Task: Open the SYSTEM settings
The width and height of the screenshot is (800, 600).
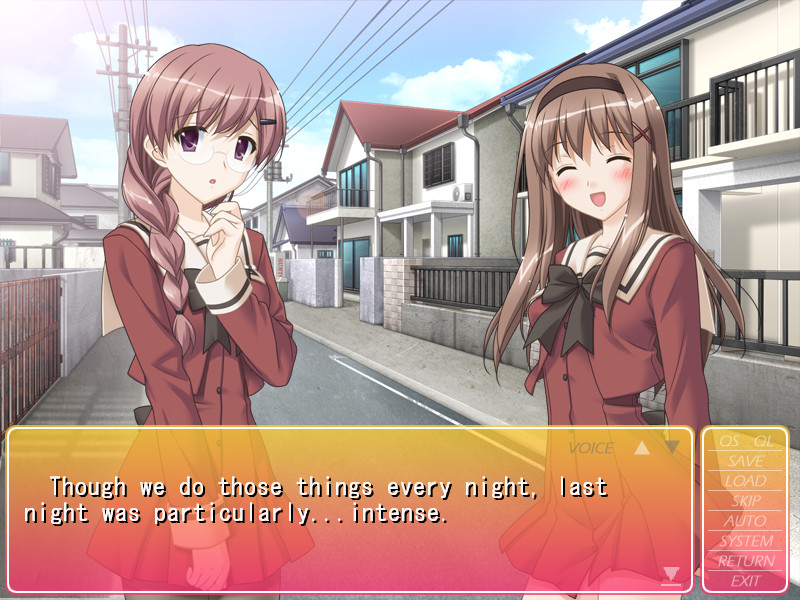Action: (746, 541)
